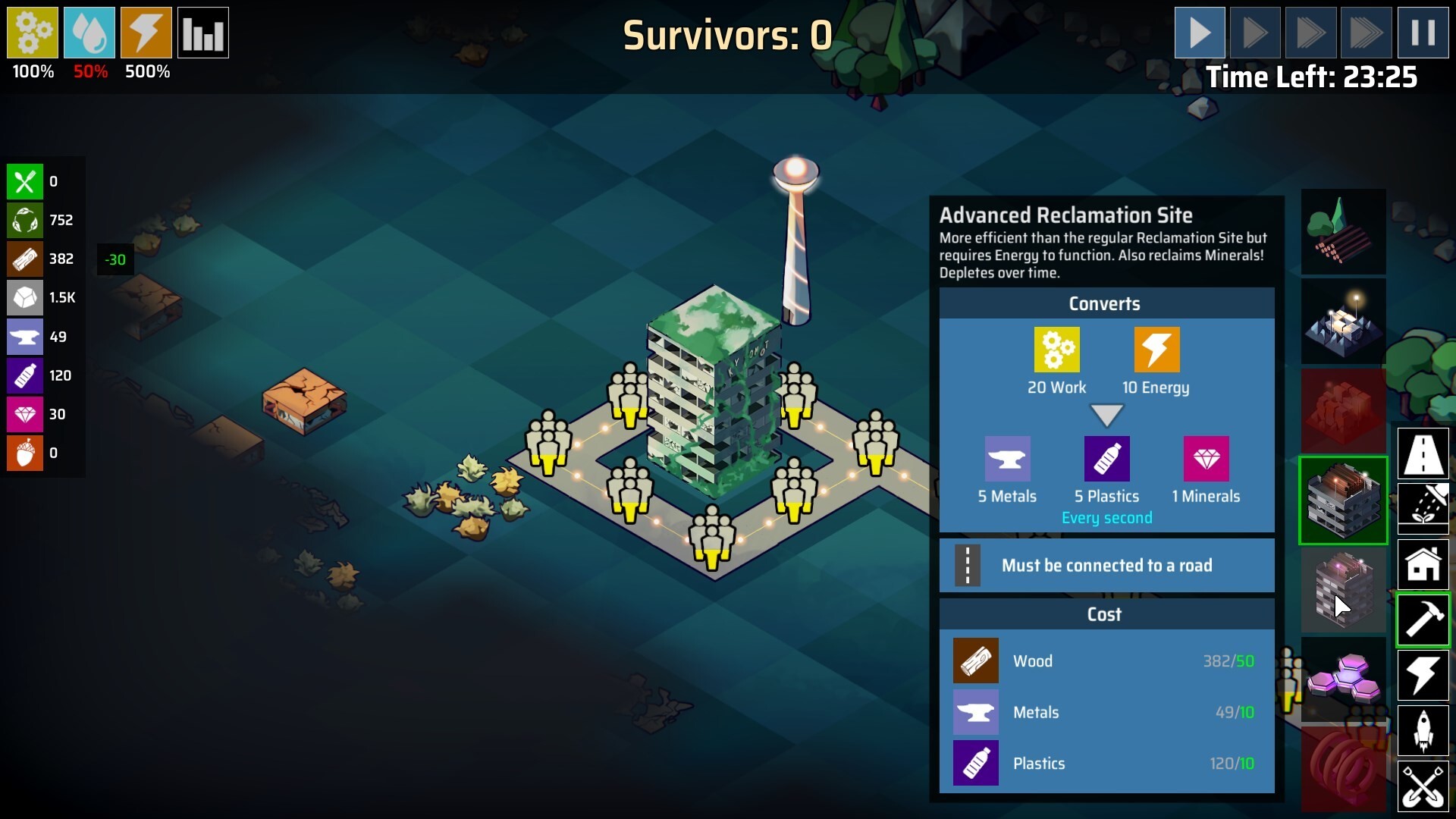This screenshot has width=1456, height=819.
Task: Select the Advanced Reclamation Site building thumbnail
Action: coord(1343,500)
